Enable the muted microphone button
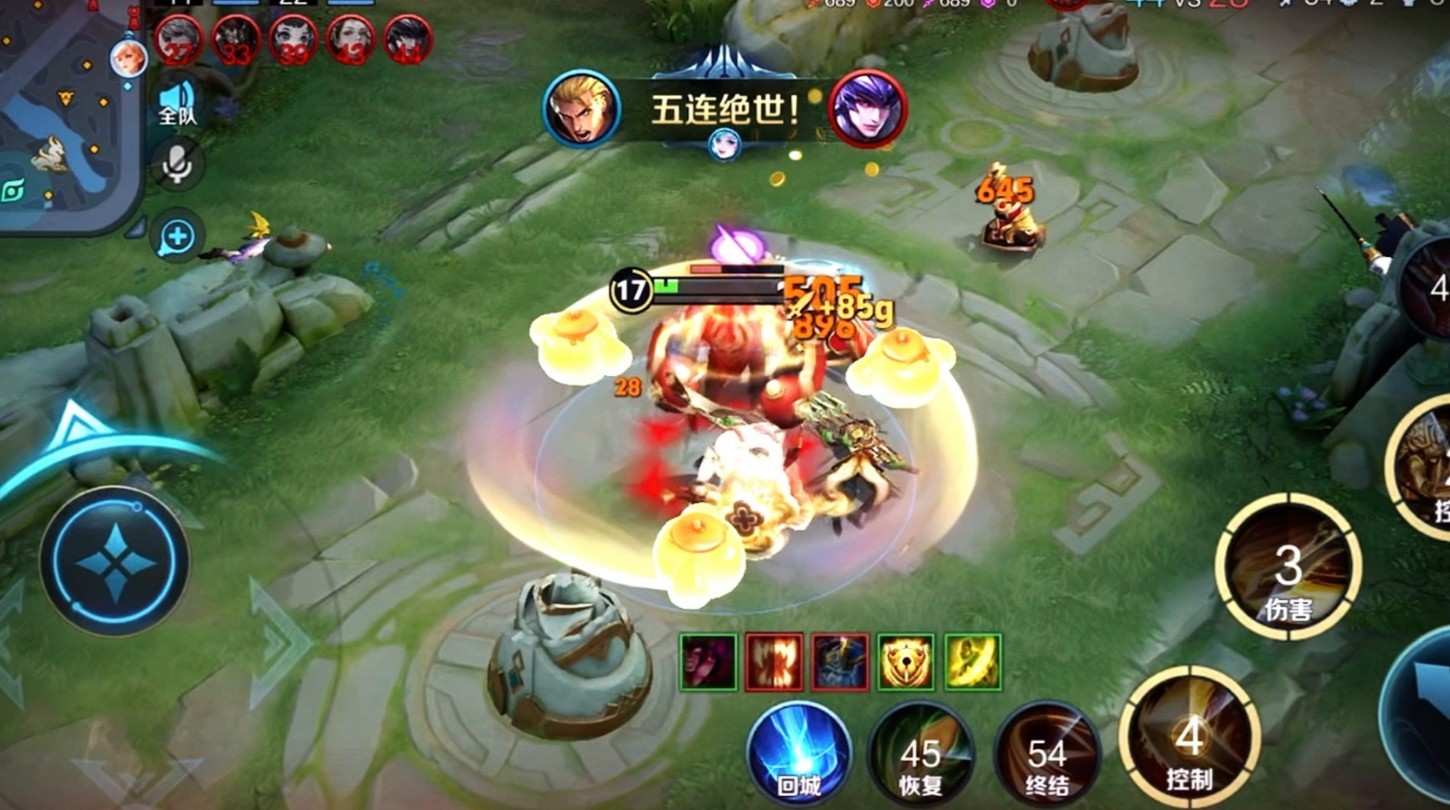 click(177, 165)
